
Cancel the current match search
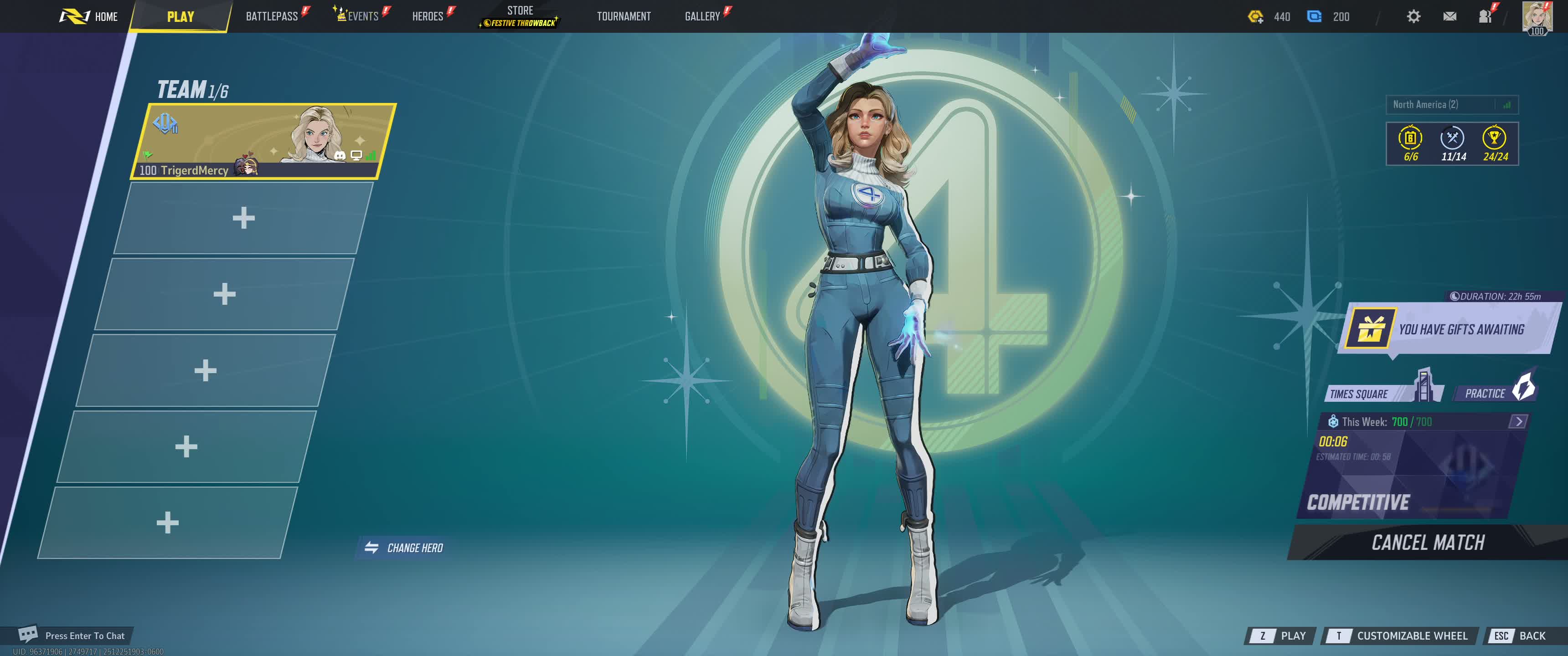click(1428, 542)
